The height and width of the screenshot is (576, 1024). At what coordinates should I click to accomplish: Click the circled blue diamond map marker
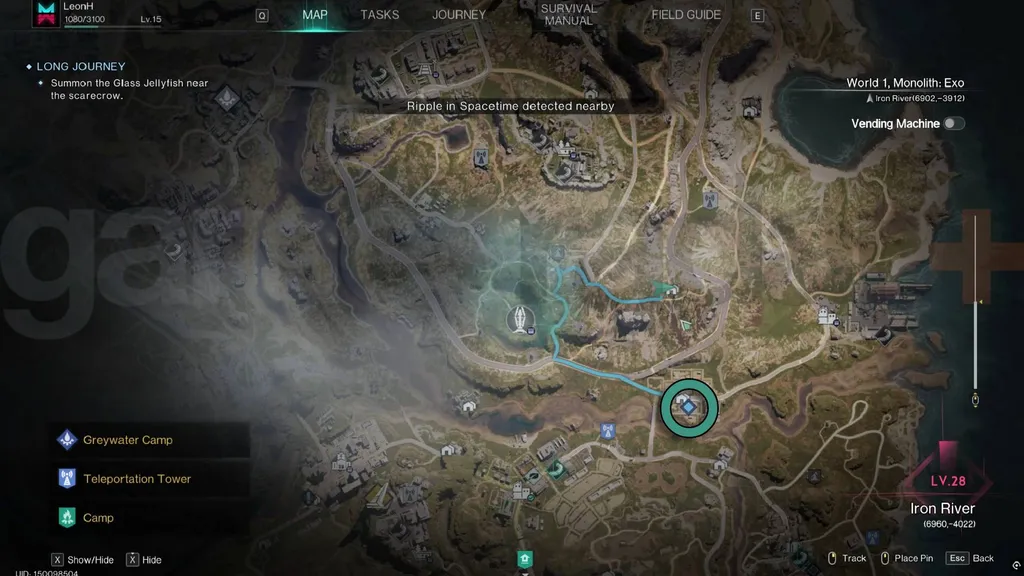(690, 407)
